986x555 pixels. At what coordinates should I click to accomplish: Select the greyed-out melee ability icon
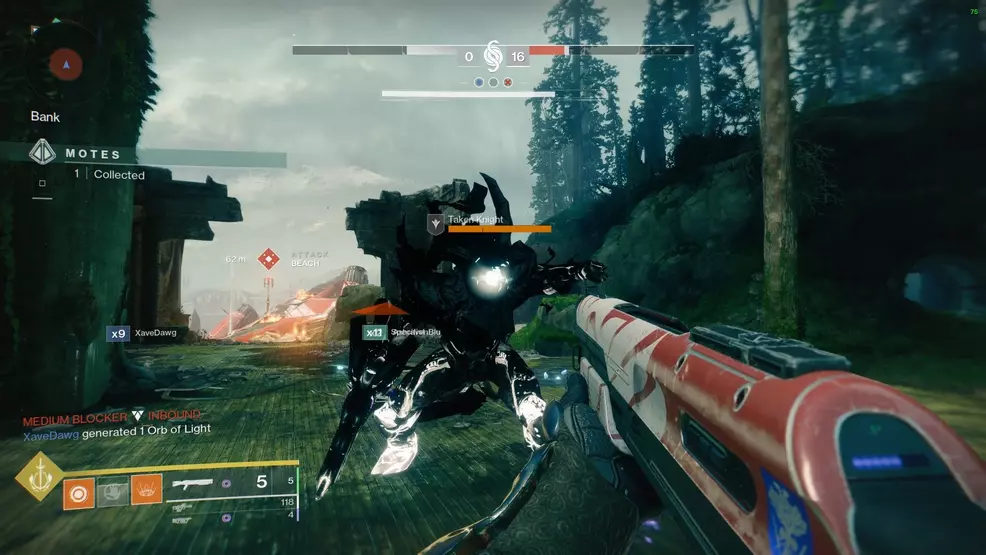point(115,492)
